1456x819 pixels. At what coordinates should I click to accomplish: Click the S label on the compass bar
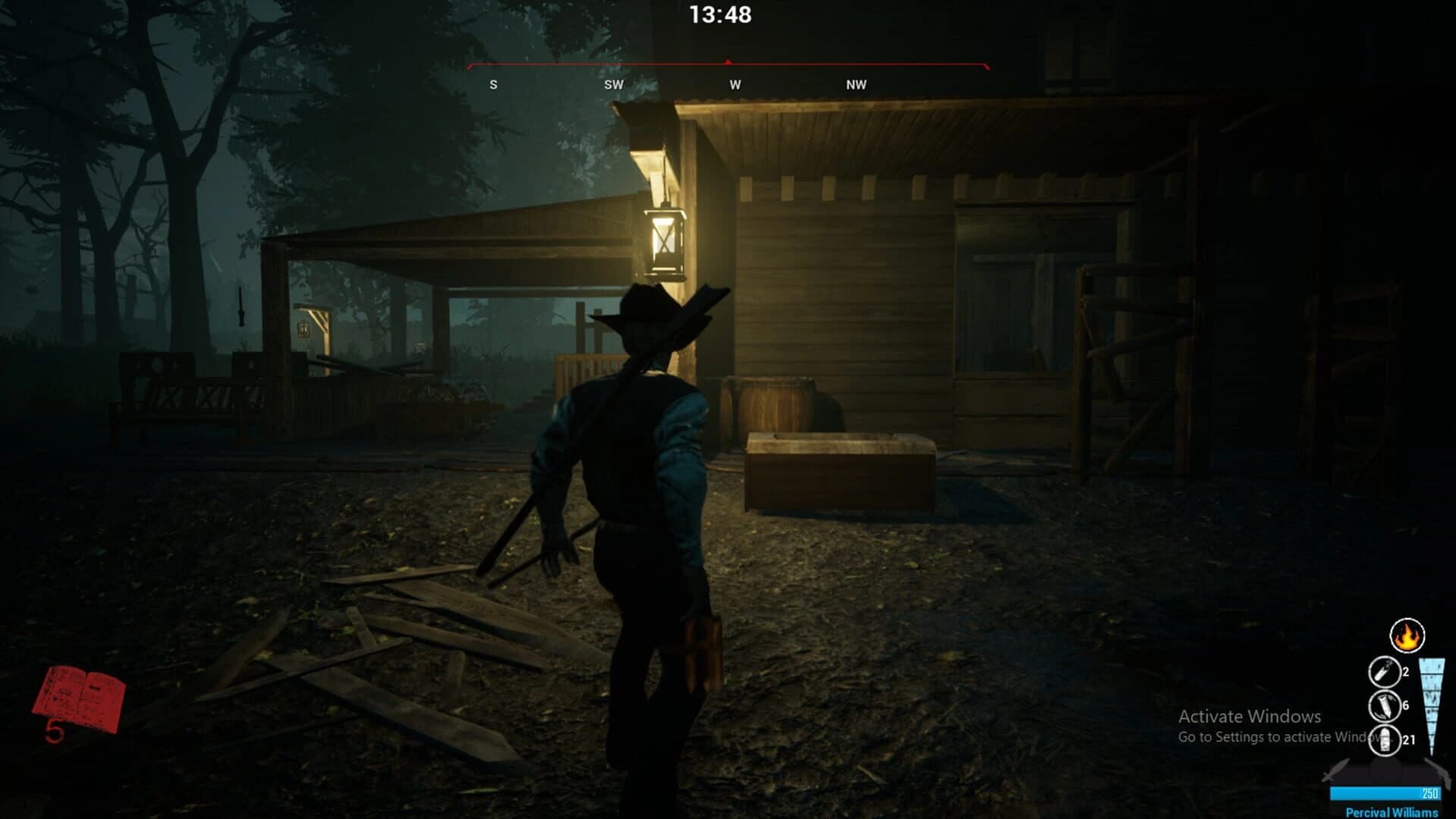(494, 85)
